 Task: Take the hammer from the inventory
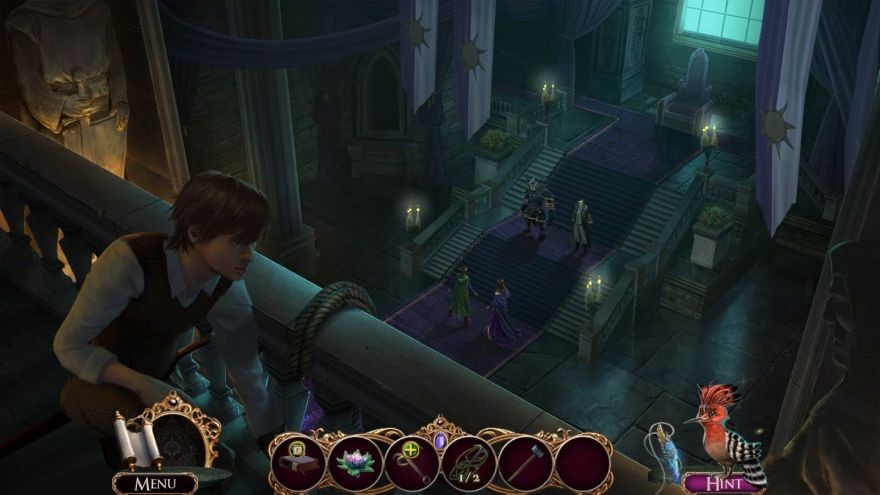click(x=526, y=462)
